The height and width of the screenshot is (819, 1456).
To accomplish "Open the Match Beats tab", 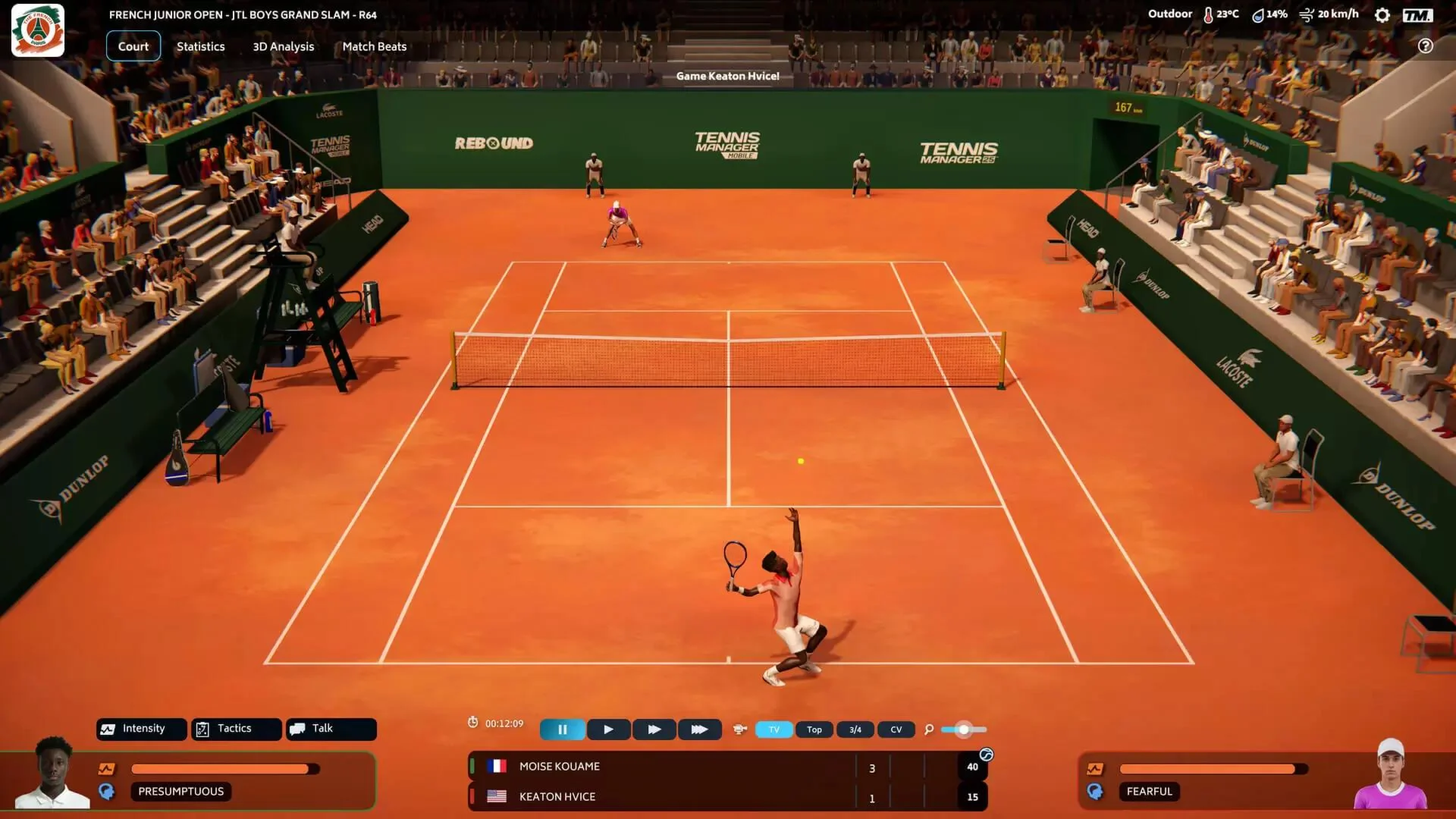I will click(x=374, y=46).
